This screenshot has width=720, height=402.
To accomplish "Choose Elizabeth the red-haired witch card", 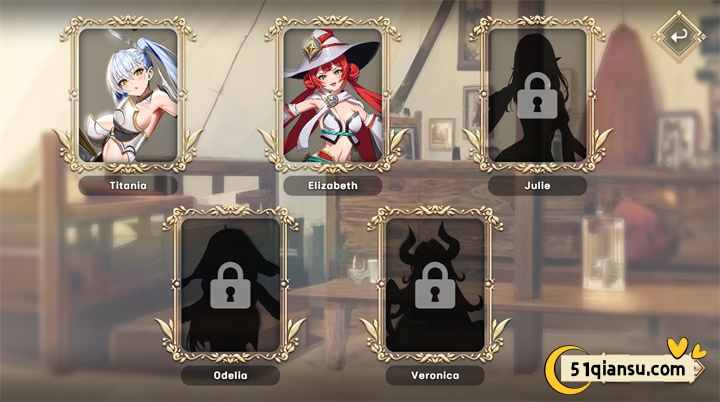I will [x=333, y=94].
